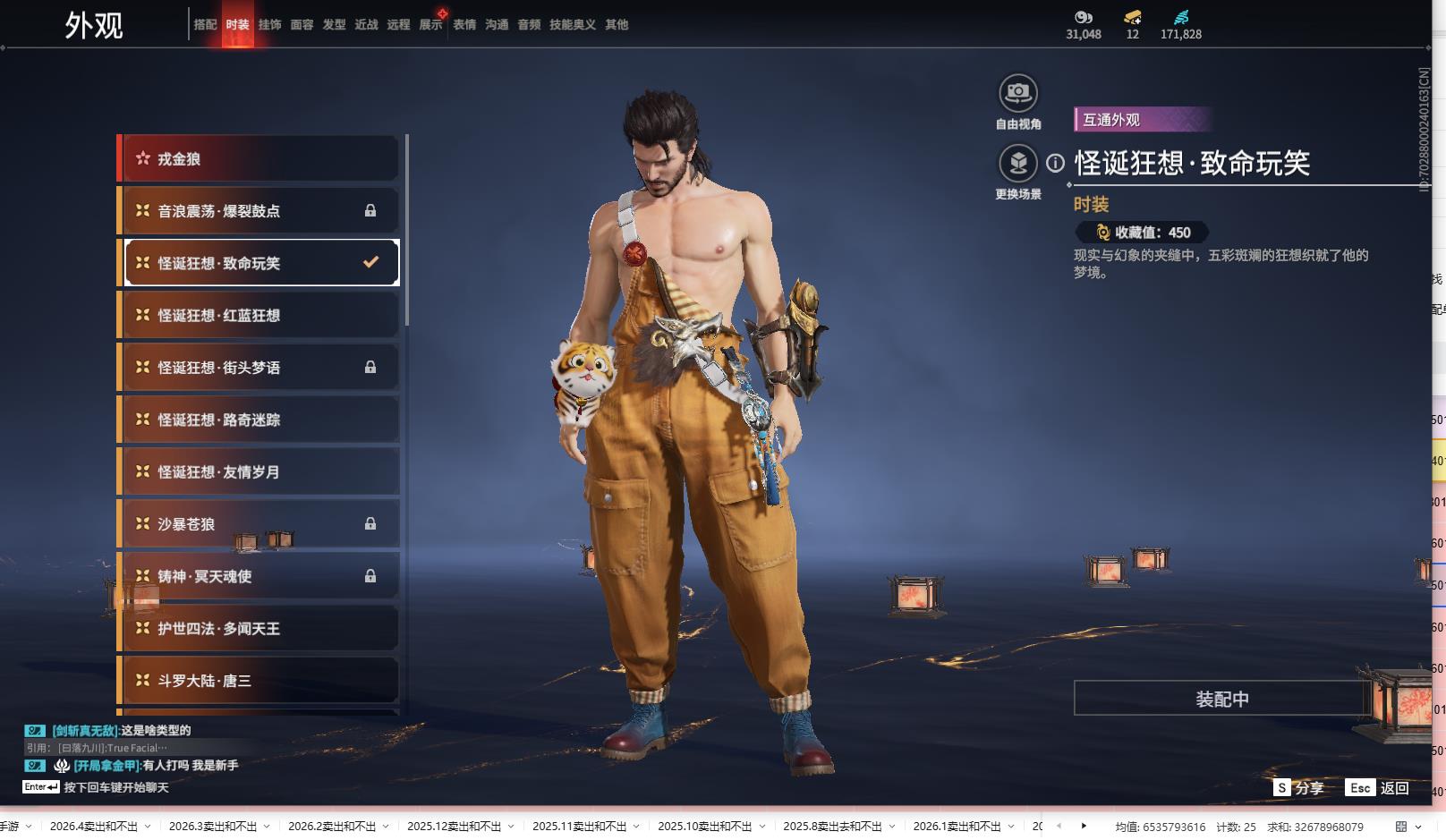Image resolution: width=1446 pixels, height=840 pixels.
Task: Pick the 怪诞狂想·路奇迷踪 outfit
Action: 259,420
